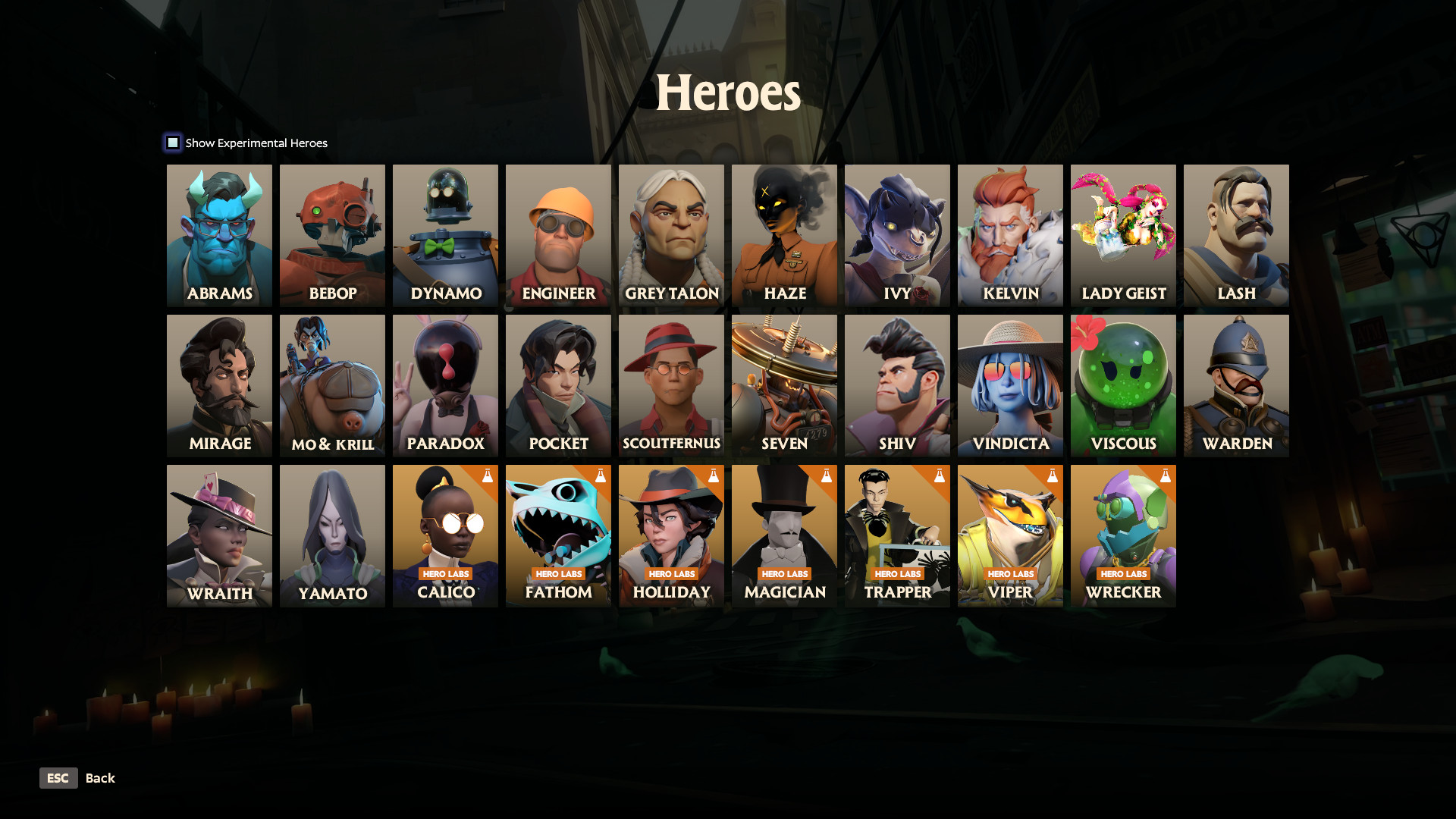Screen dimensions: 1456x819
Task: Click the flask marker on Trapper's card
Action: pos(938,477)
